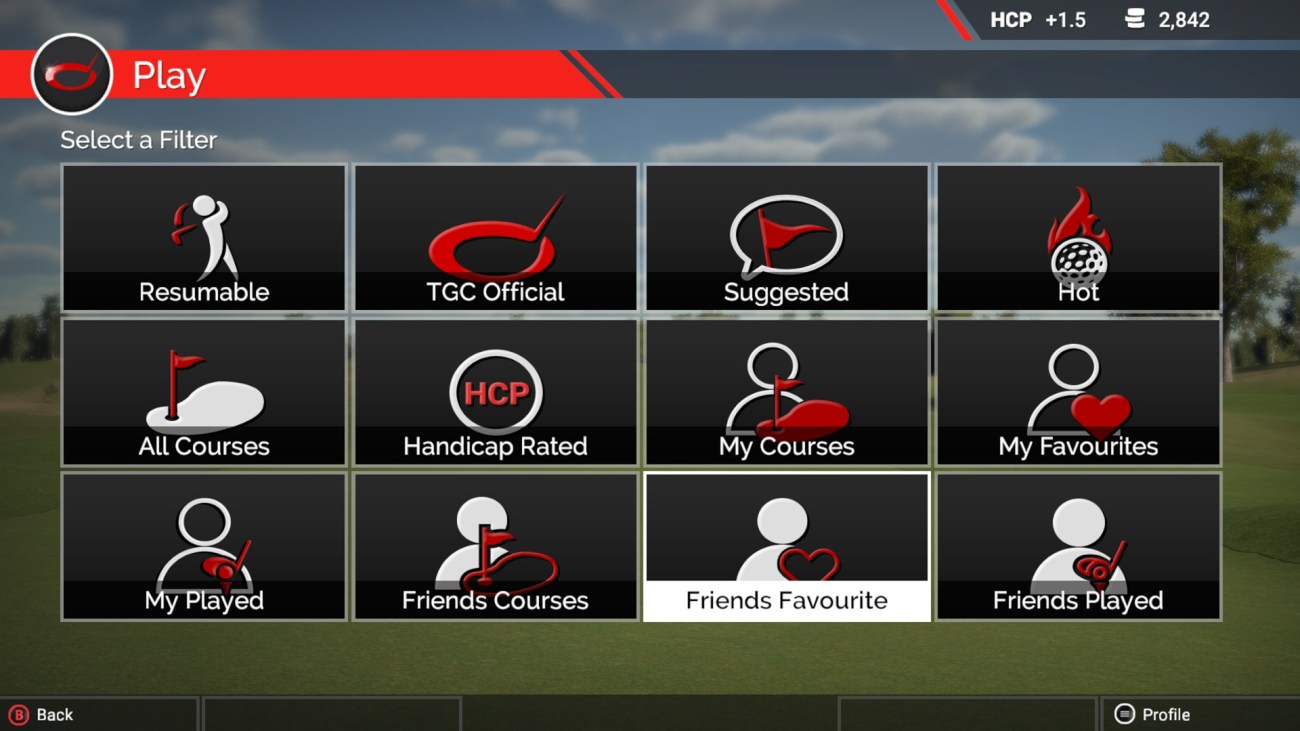Select the Friends Played filter tile
The image size is (1300, 731).
(x=1078, y=546)
